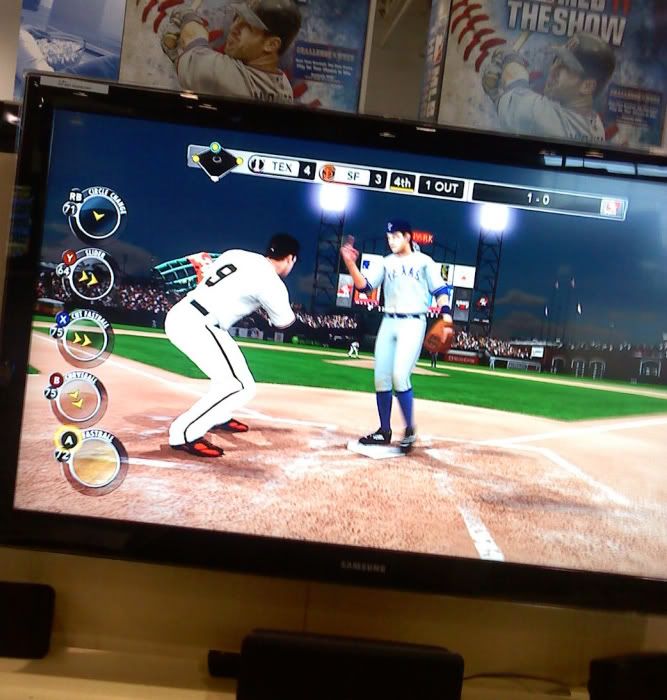Choose the highlighted Fastball pitch
The height and width of the screenshot is (700, 667).
tap(96, 462)
